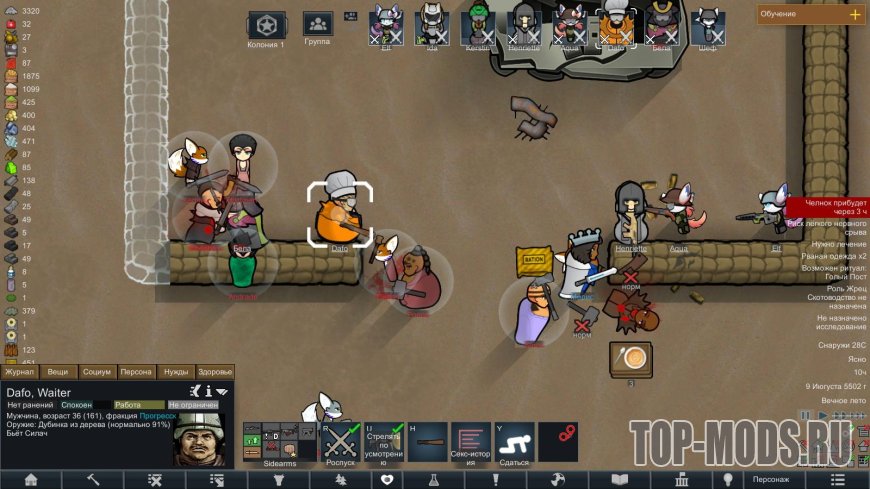This screenshot has height=489, width=870.
Task: Switch to the Нужды tab
Action: (175, 372)
